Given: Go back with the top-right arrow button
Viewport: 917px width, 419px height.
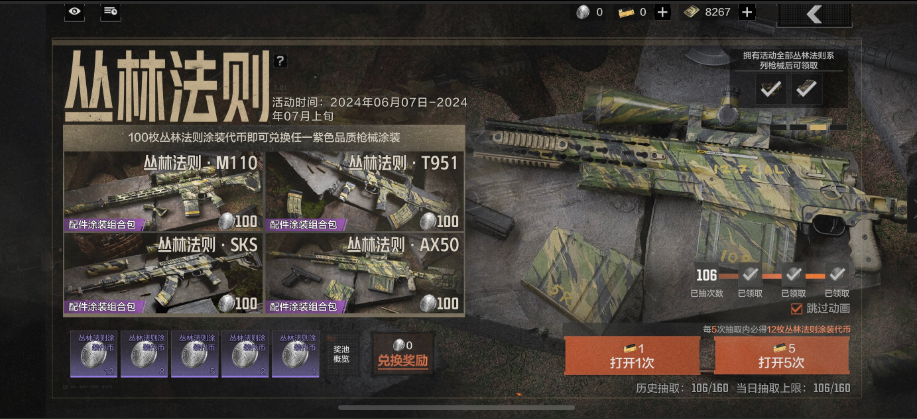Looking at the screenshot, I should (x=814, y=13).
